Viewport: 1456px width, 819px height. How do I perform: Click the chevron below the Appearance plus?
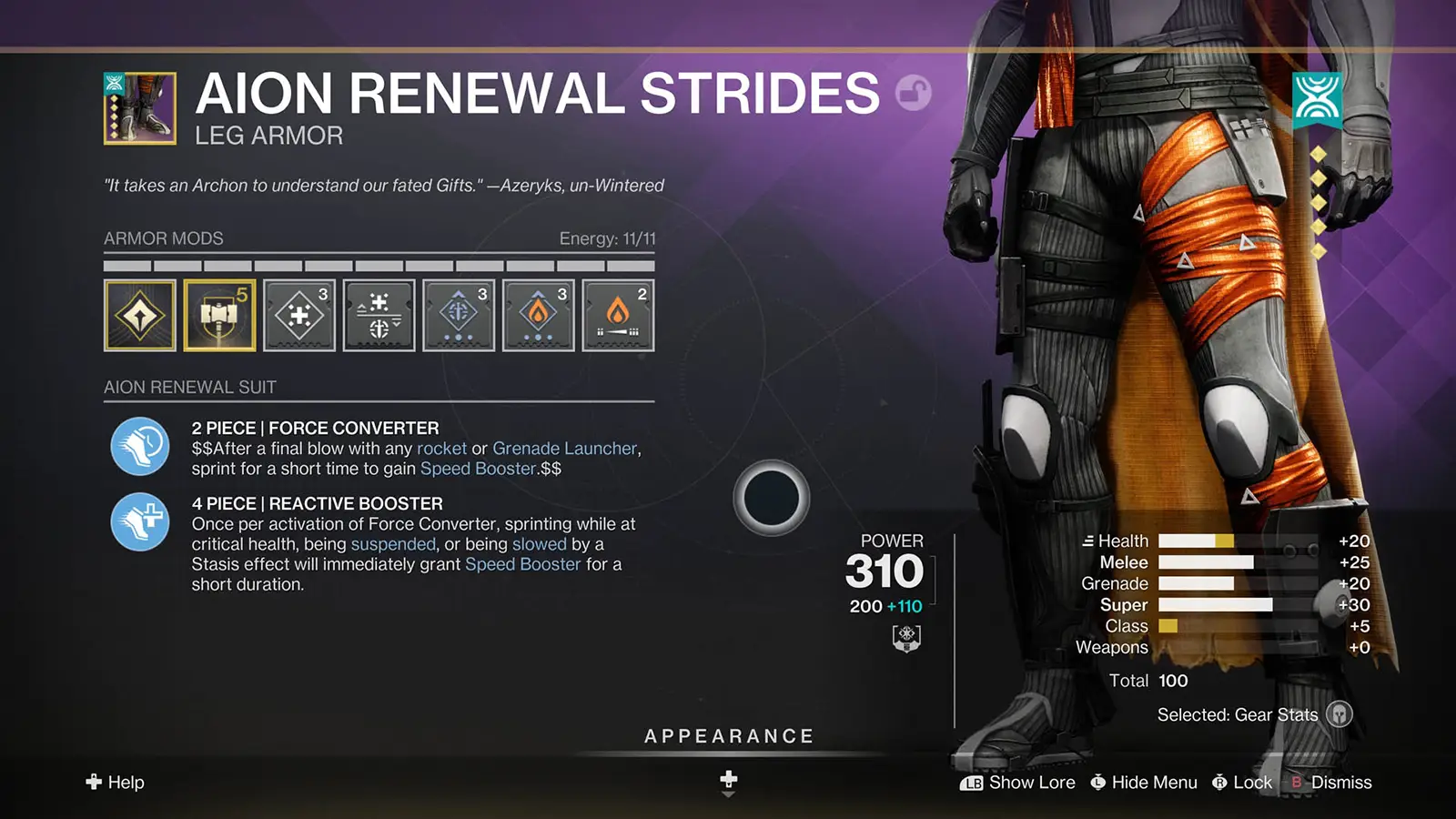tap(727, 794)
